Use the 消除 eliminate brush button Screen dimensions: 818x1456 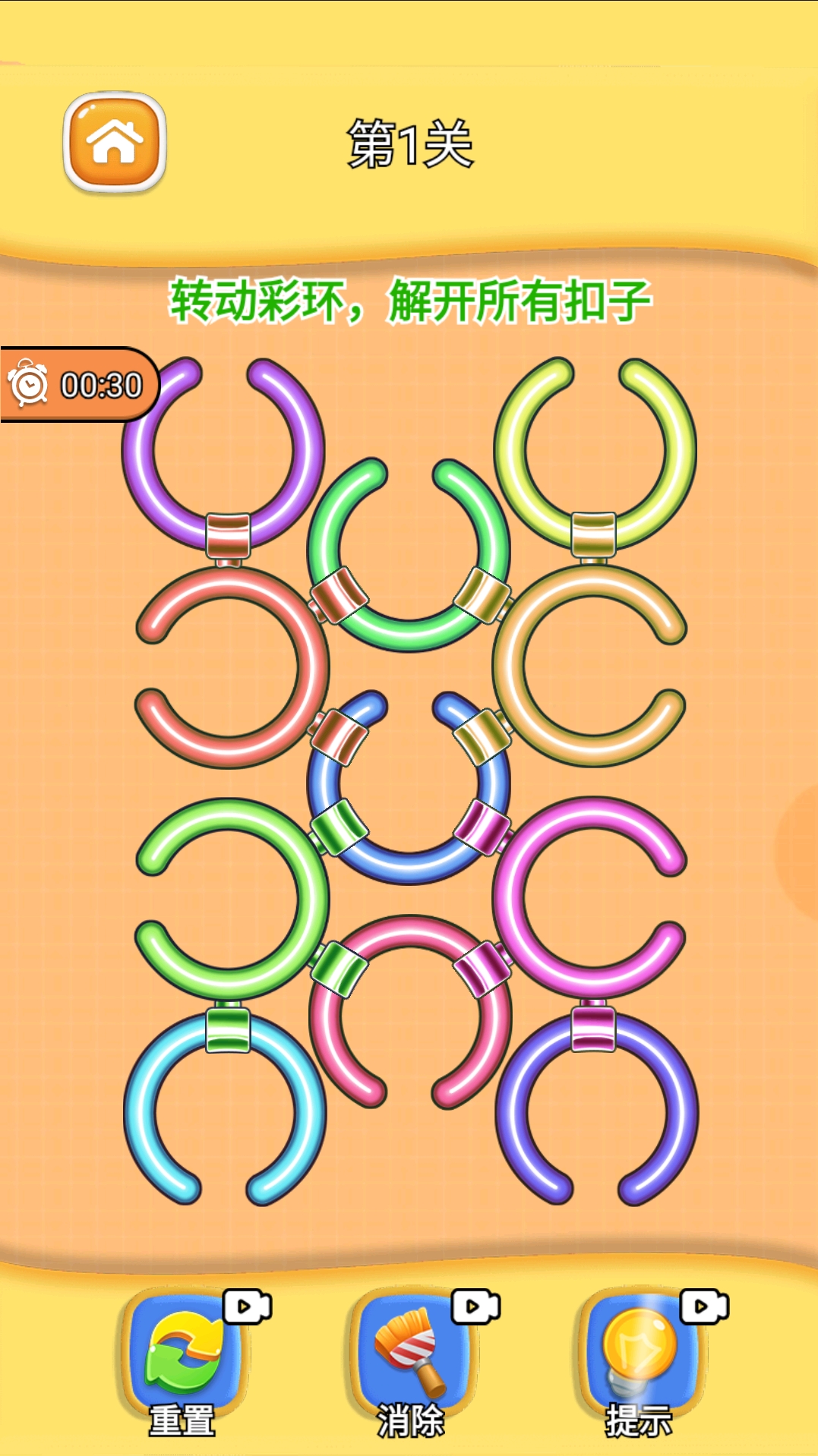pos(411,1359)
